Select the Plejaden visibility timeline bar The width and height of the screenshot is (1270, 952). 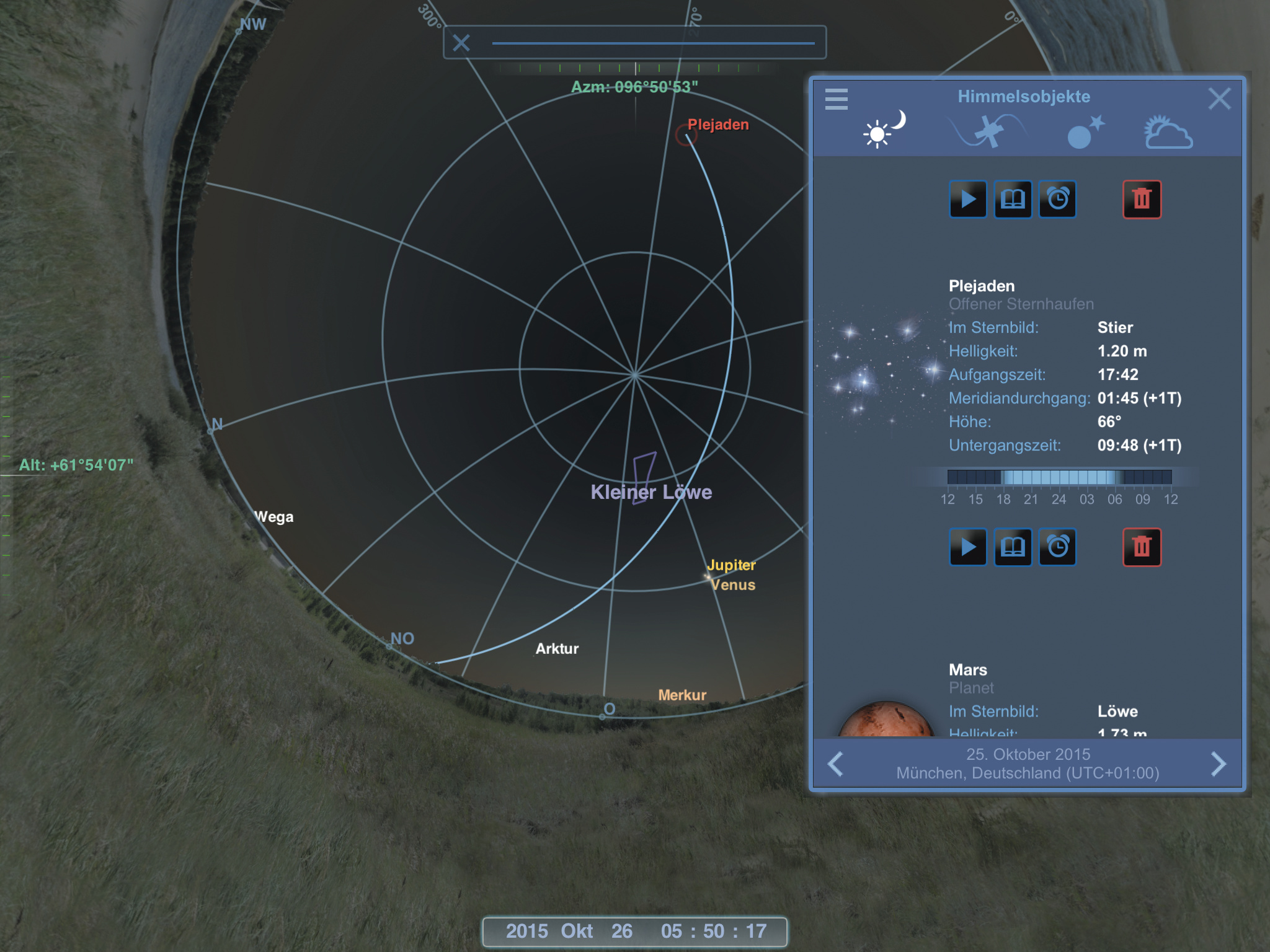pyautogui.click(x=1059, y=477)
